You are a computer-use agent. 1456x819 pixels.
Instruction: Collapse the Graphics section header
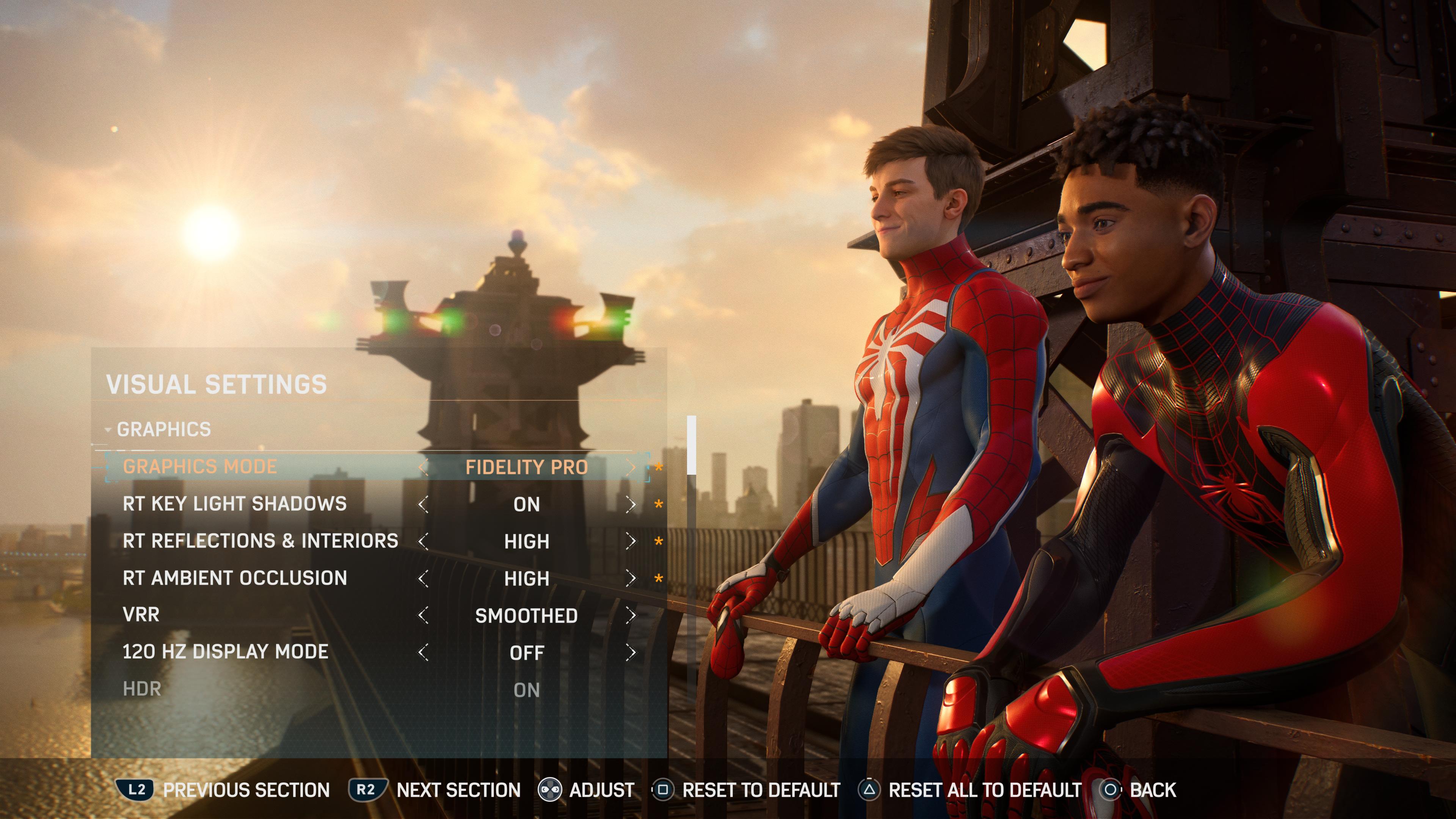coord(163,430)
